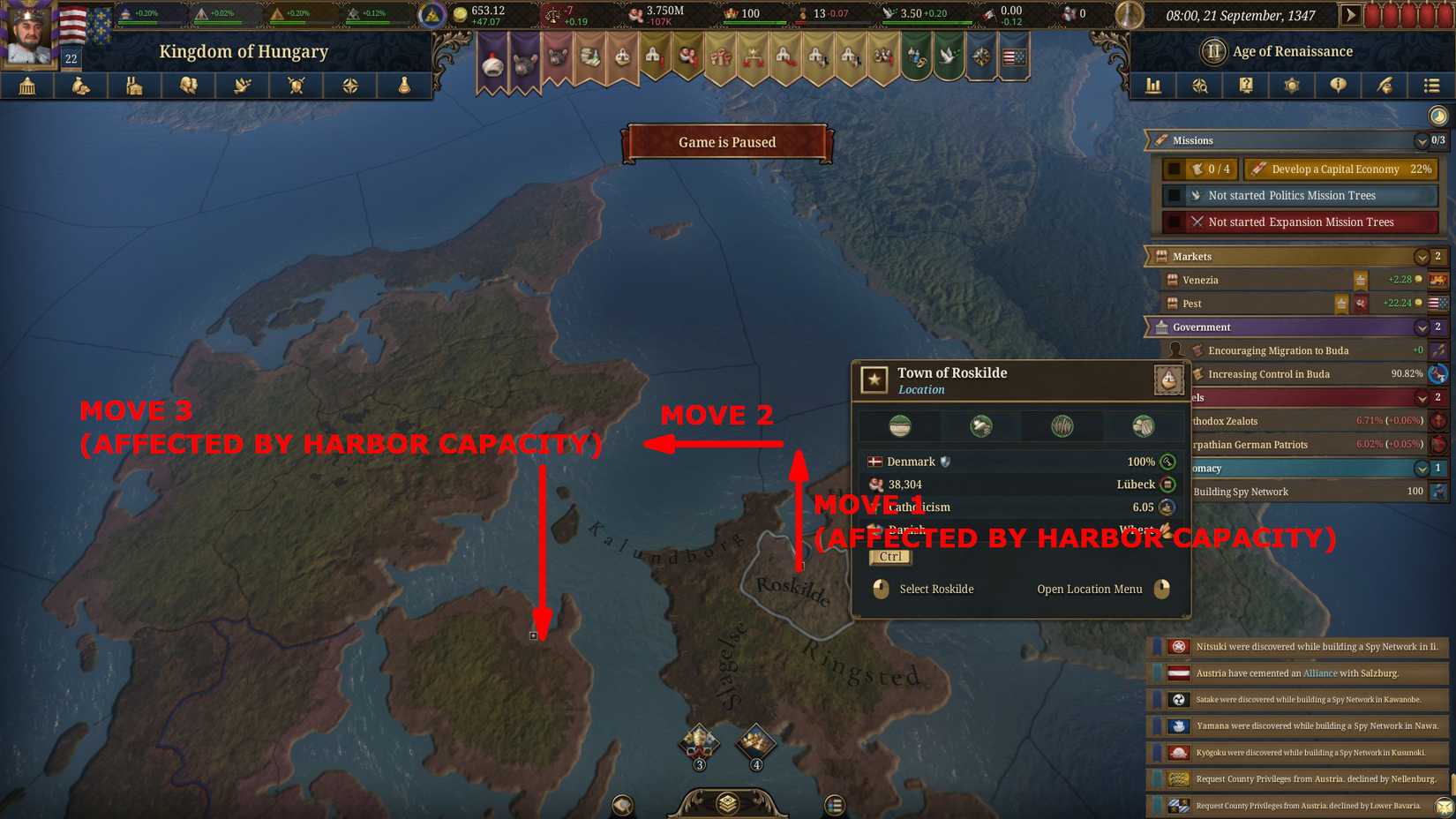
Task: Switch to the vegetation tab in Roskilde popup
Action: click(1061, 425)
